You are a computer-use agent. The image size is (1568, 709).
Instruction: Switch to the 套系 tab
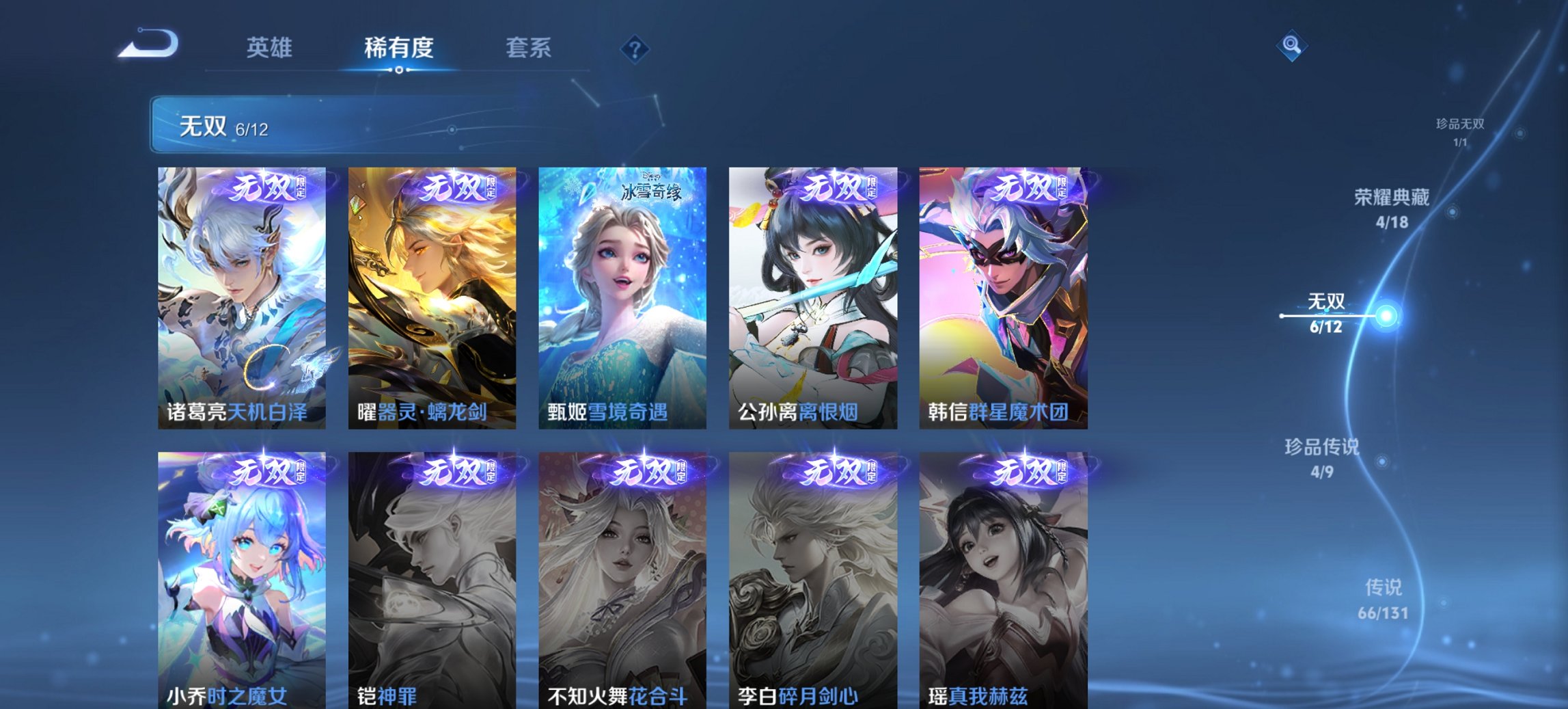[529, 48]
